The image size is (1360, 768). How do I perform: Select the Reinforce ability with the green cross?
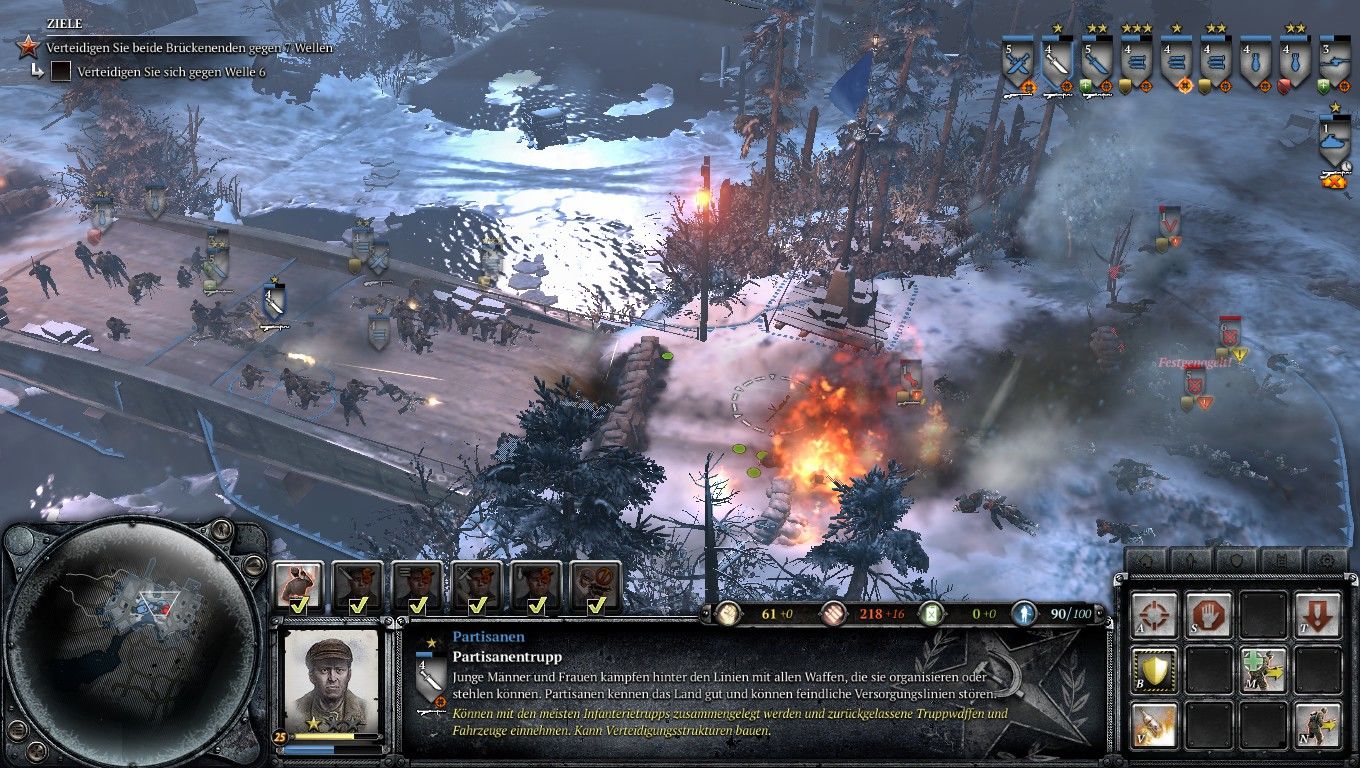click(x=1264, y=669)
